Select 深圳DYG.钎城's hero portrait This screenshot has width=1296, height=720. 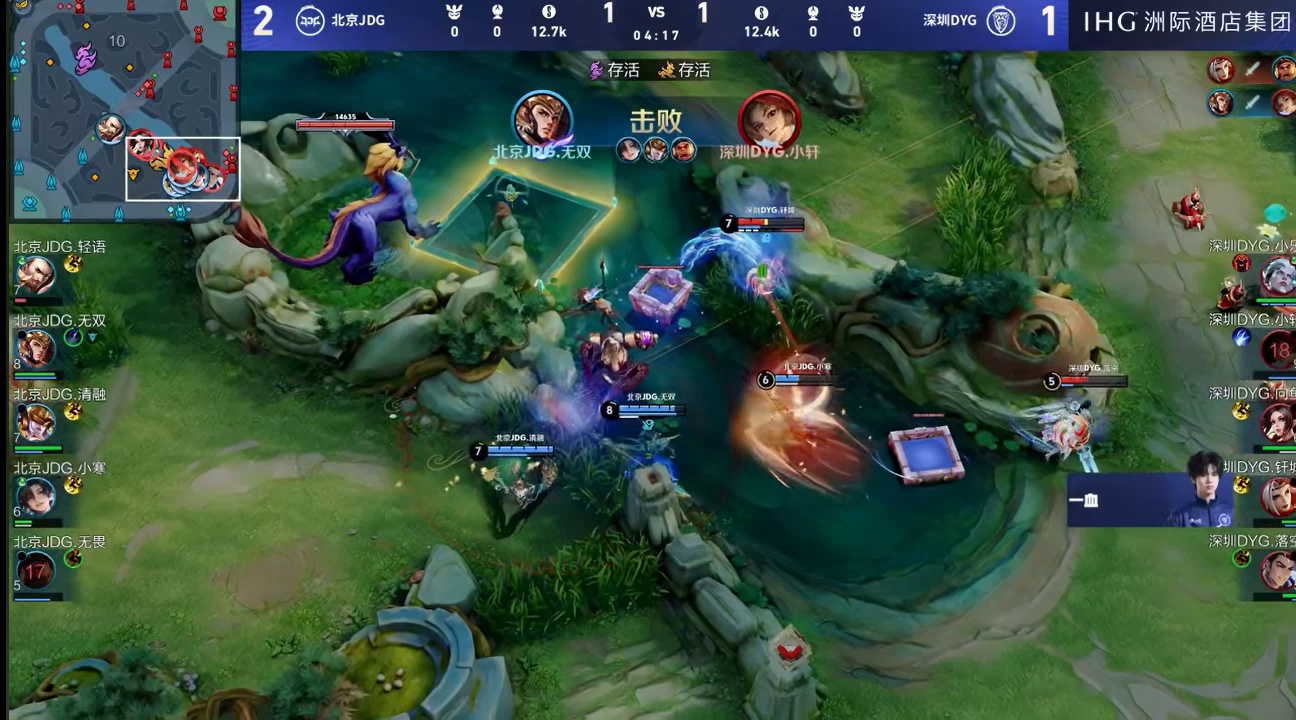coord(1278,497)
